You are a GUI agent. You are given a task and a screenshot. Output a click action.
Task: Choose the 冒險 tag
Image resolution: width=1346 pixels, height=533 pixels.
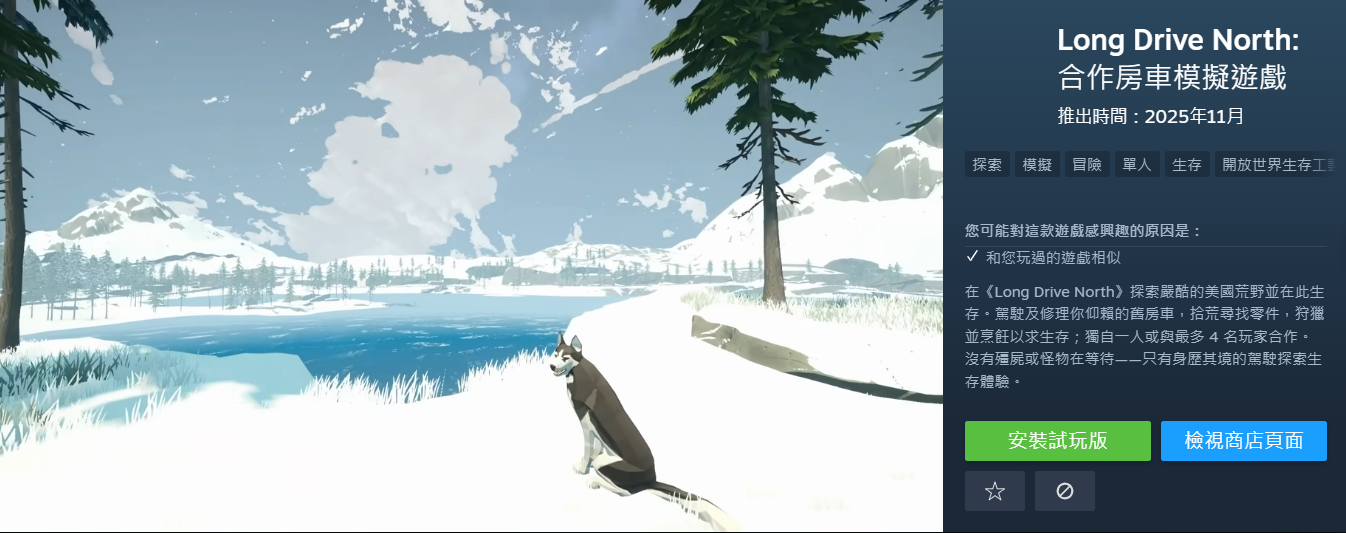coord(1087,165)
